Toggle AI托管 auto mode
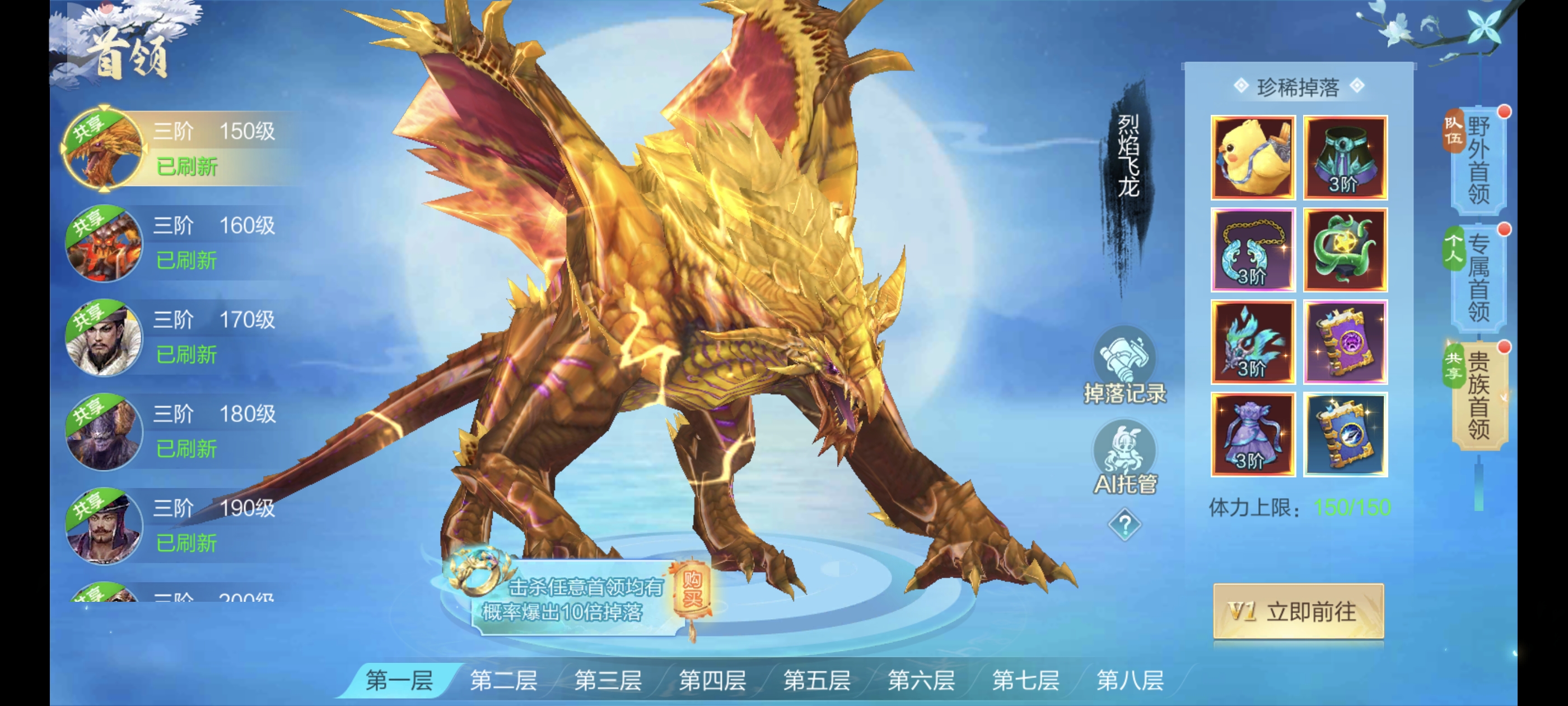Image resolution: width=1568 pixels, height=706 pixels. click(x=1124, y=458)
